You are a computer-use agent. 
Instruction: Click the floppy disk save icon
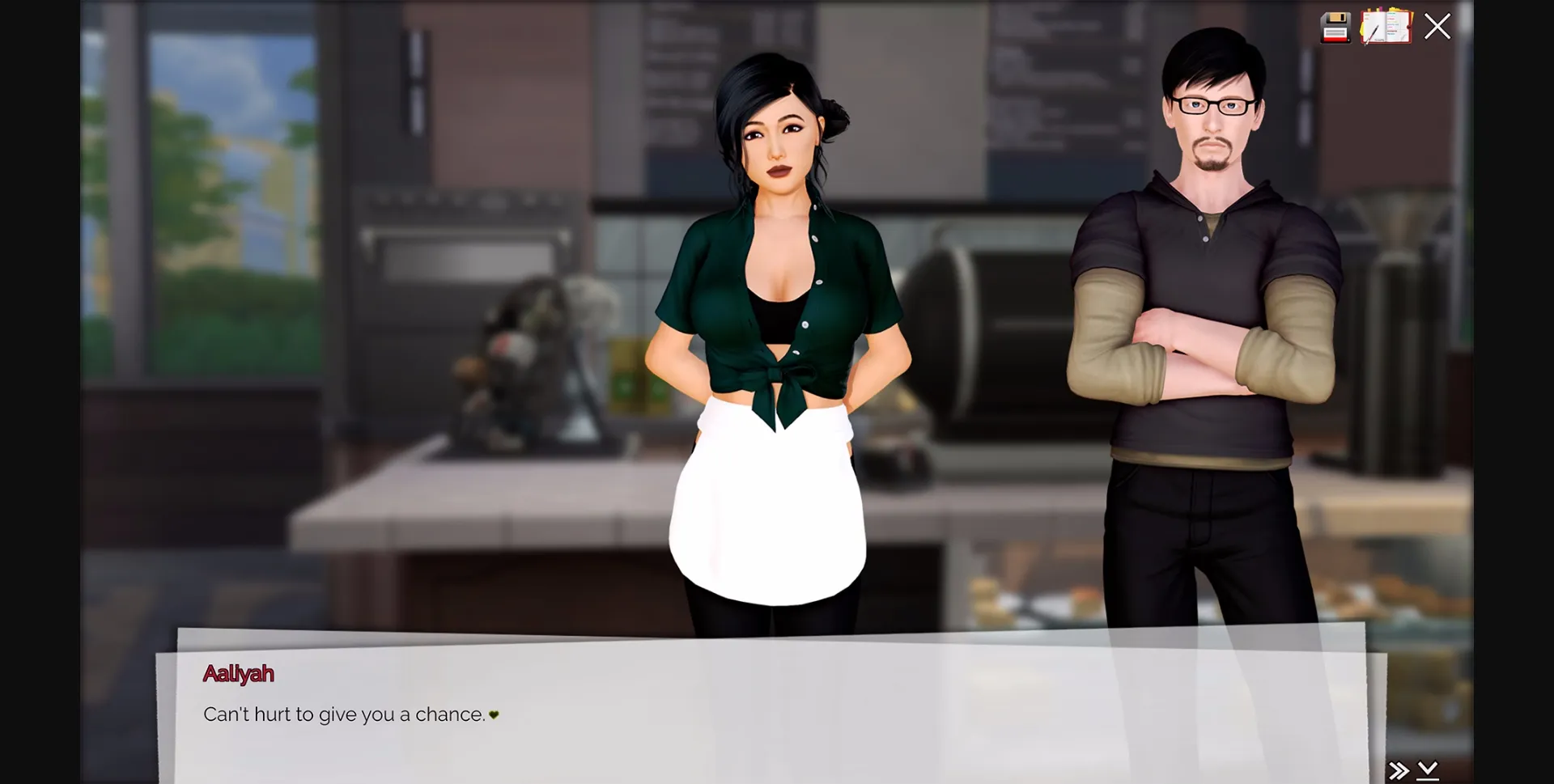coord(1335,27)
